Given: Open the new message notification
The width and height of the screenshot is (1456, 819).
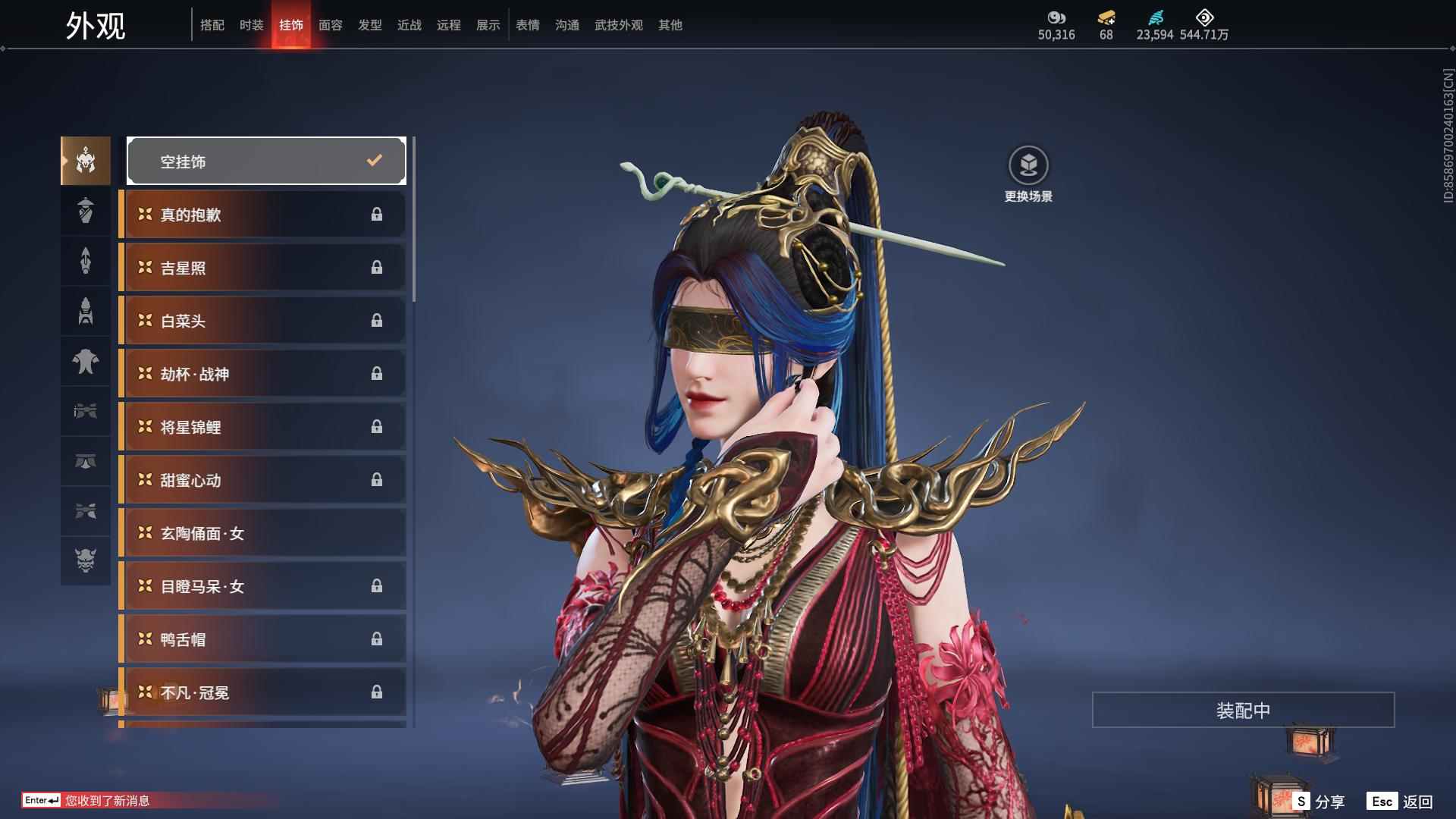Looking at the screenshot, I should click(106, 801).
